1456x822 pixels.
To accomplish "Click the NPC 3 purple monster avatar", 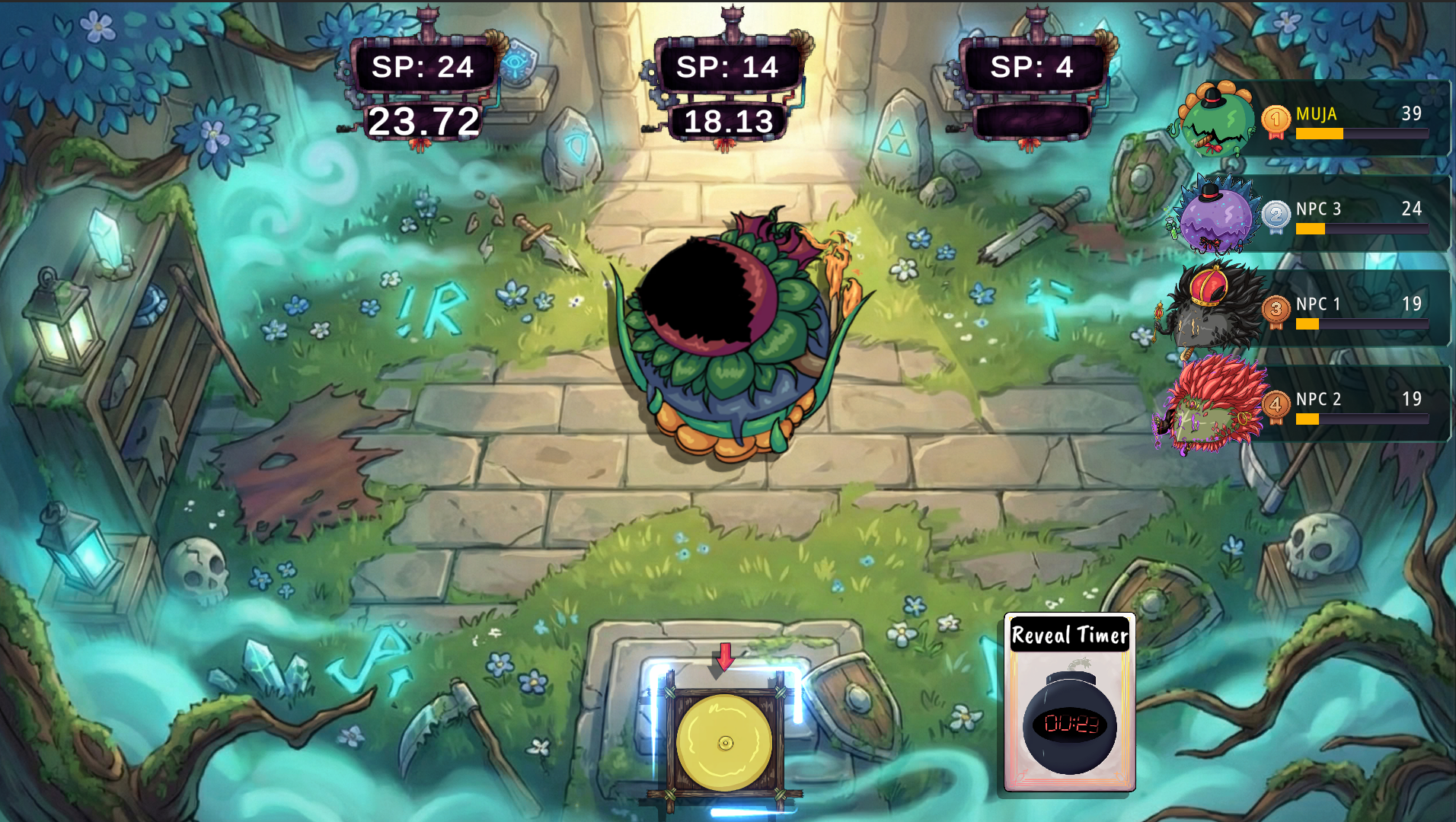I will point(1217,215).
